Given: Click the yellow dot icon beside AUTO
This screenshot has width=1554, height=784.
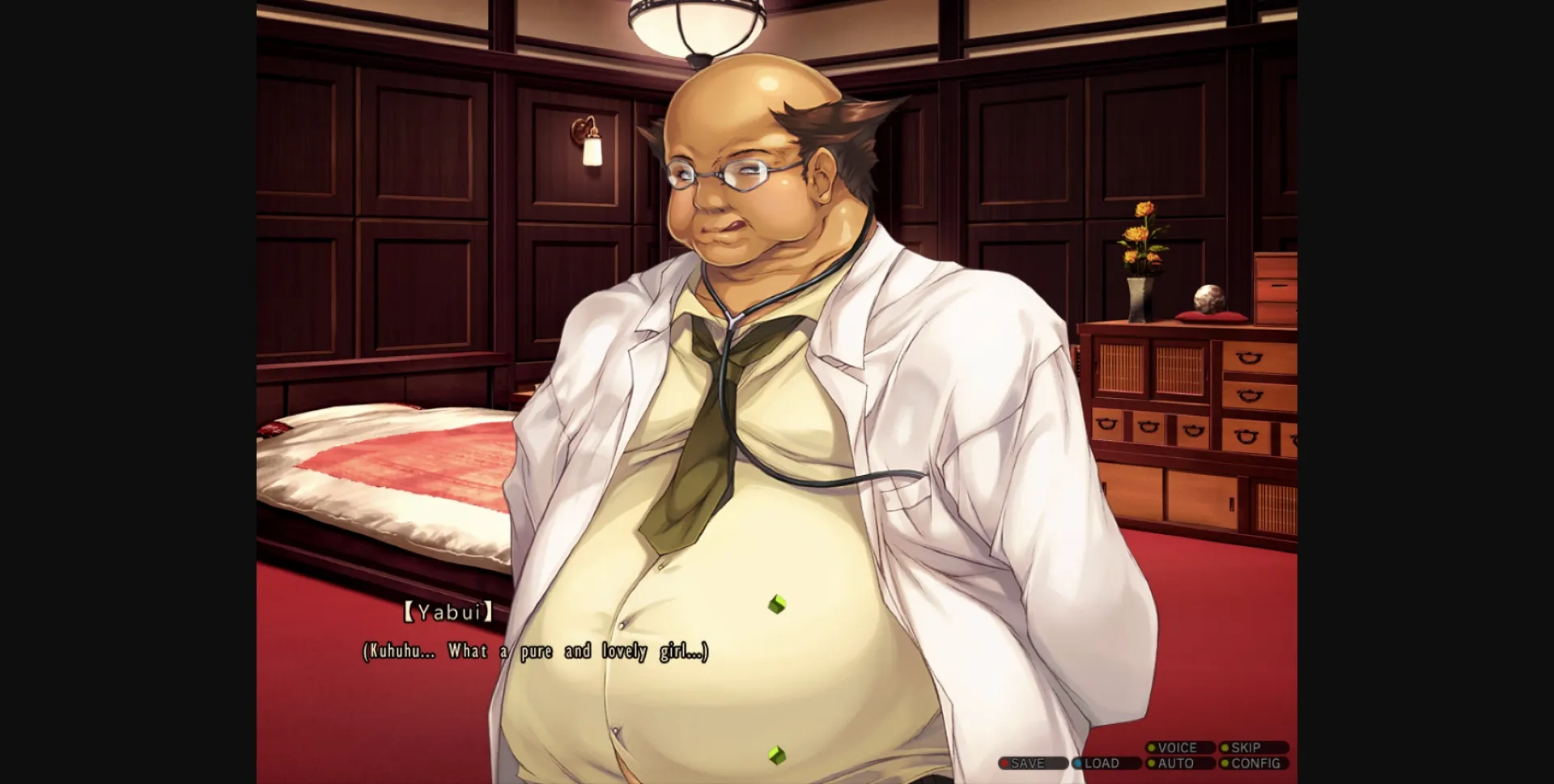Looking at the screenshot, I should coord(1152,763).
